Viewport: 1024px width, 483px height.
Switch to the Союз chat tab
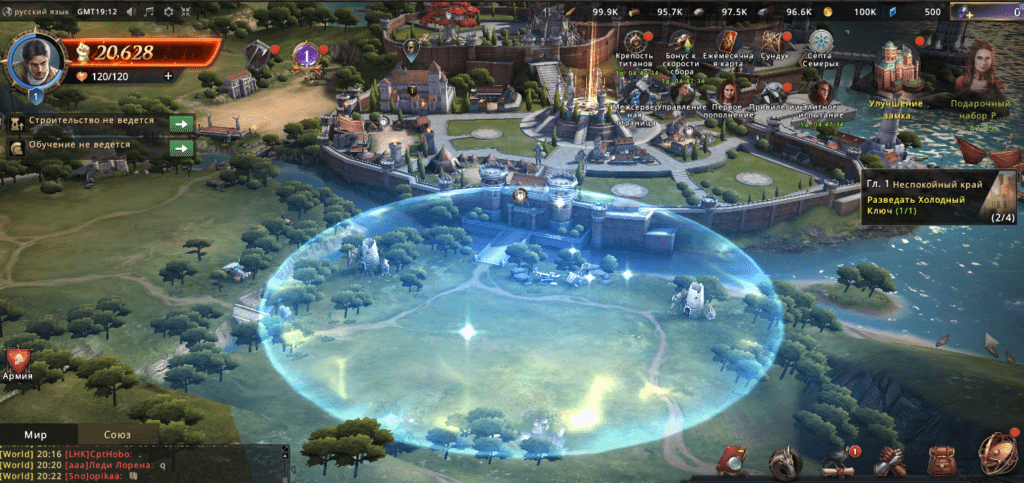pyautogui.click(x=117, y=435)
